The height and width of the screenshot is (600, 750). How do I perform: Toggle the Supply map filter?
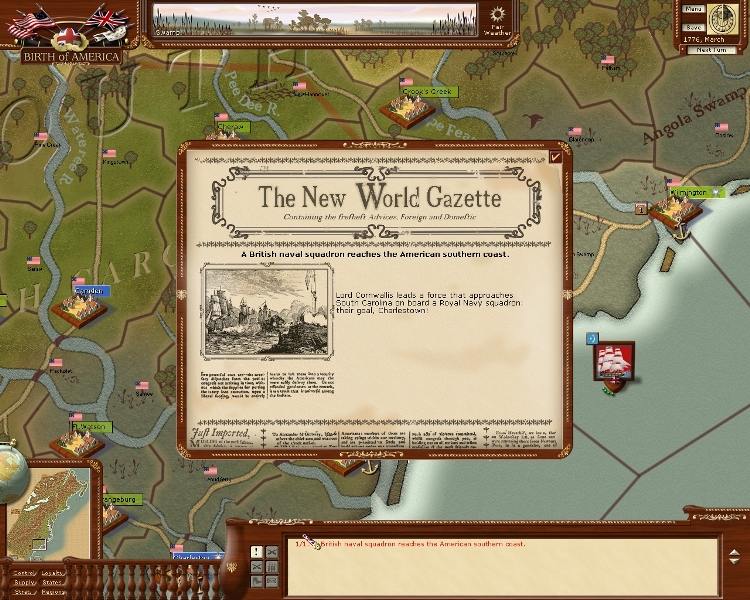point(23,582)
